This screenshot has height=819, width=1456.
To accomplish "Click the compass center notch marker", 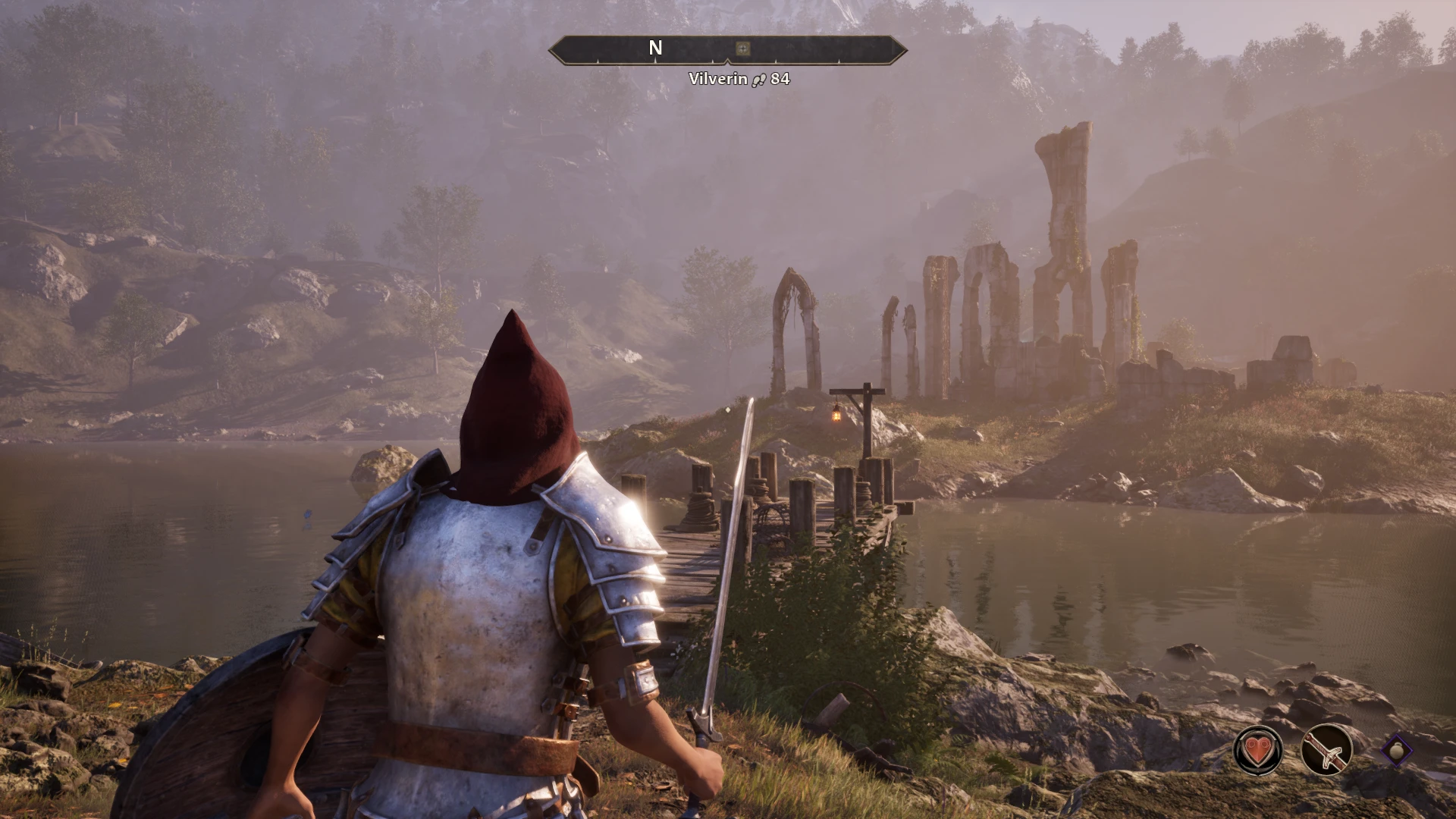I will pos(726,59).
